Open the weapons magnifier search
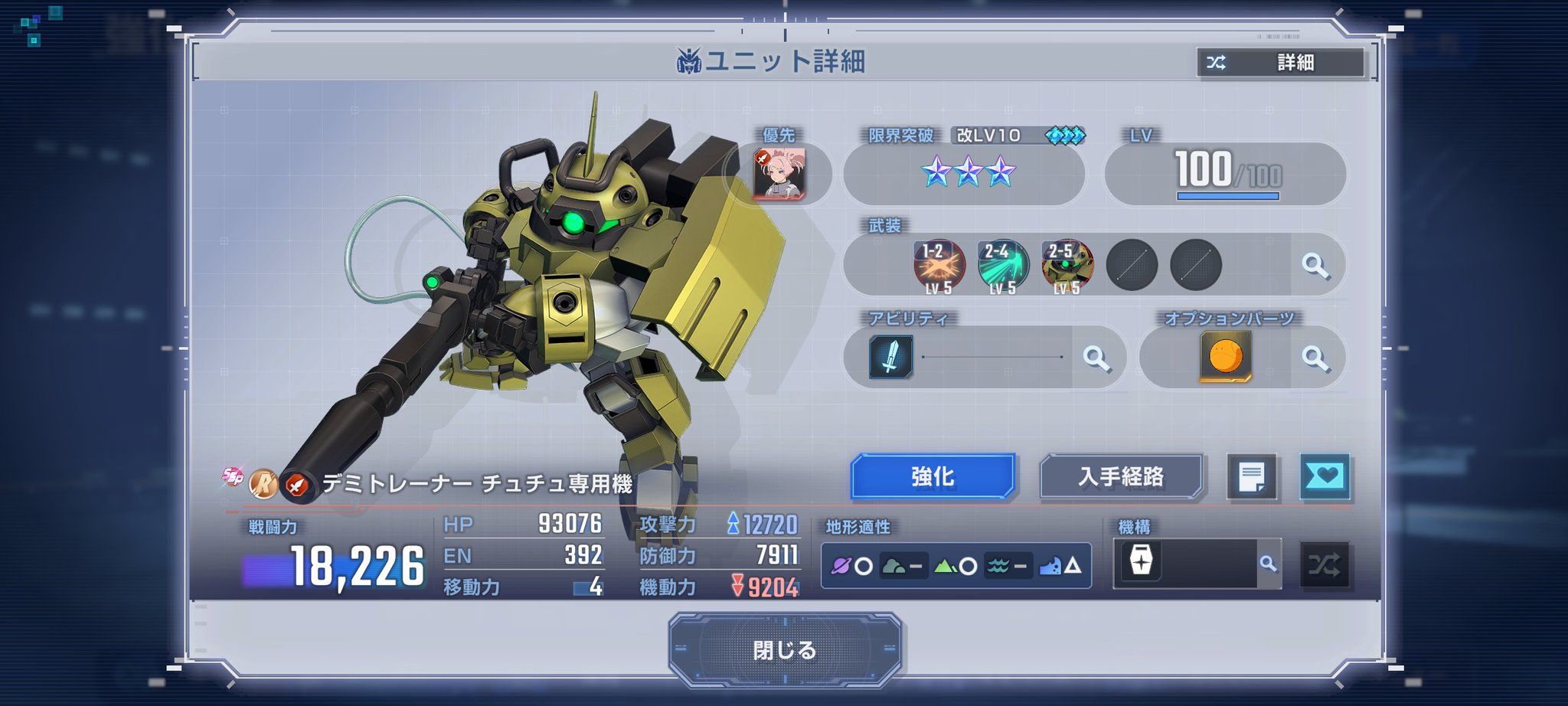1568x706 pixels. pos(1315,266)
